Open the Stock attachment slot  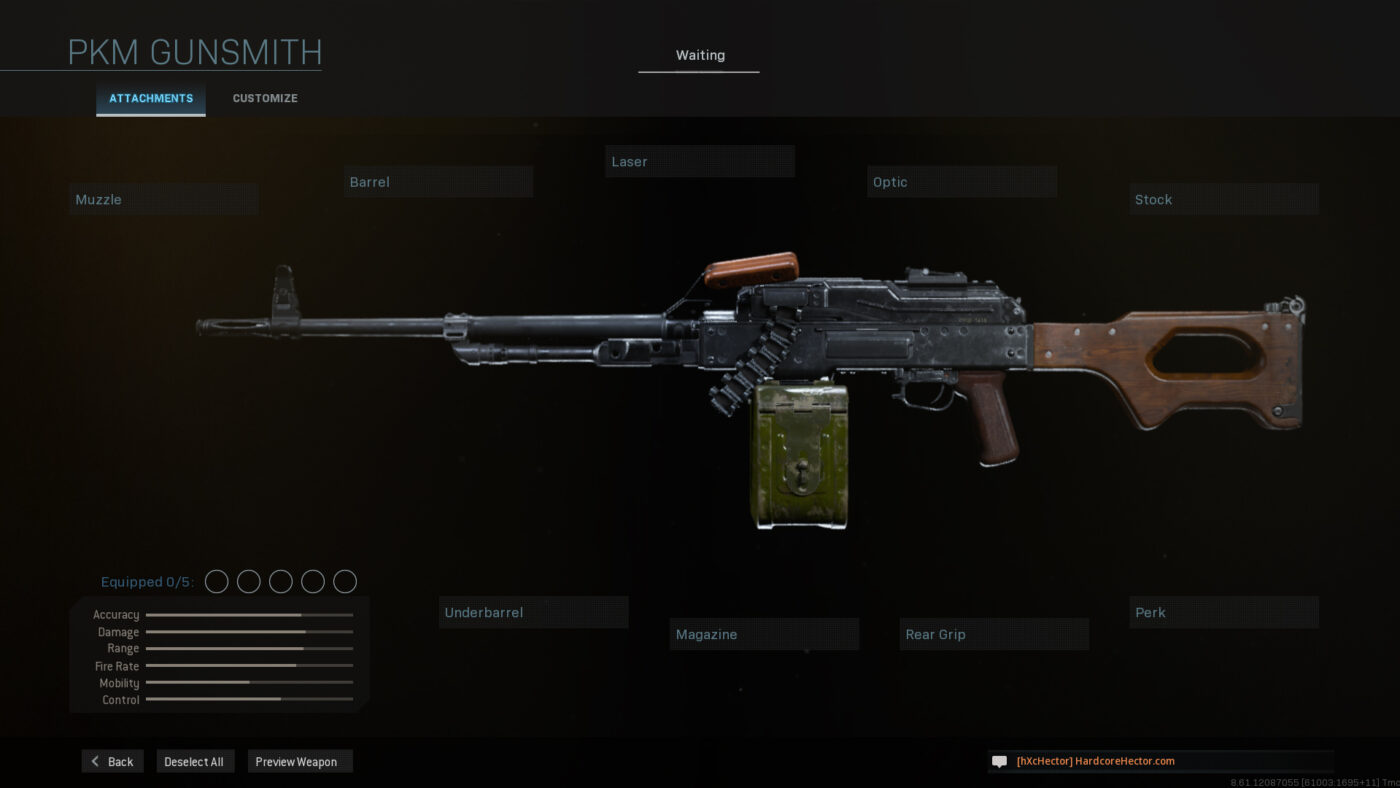pos(1223,199)
